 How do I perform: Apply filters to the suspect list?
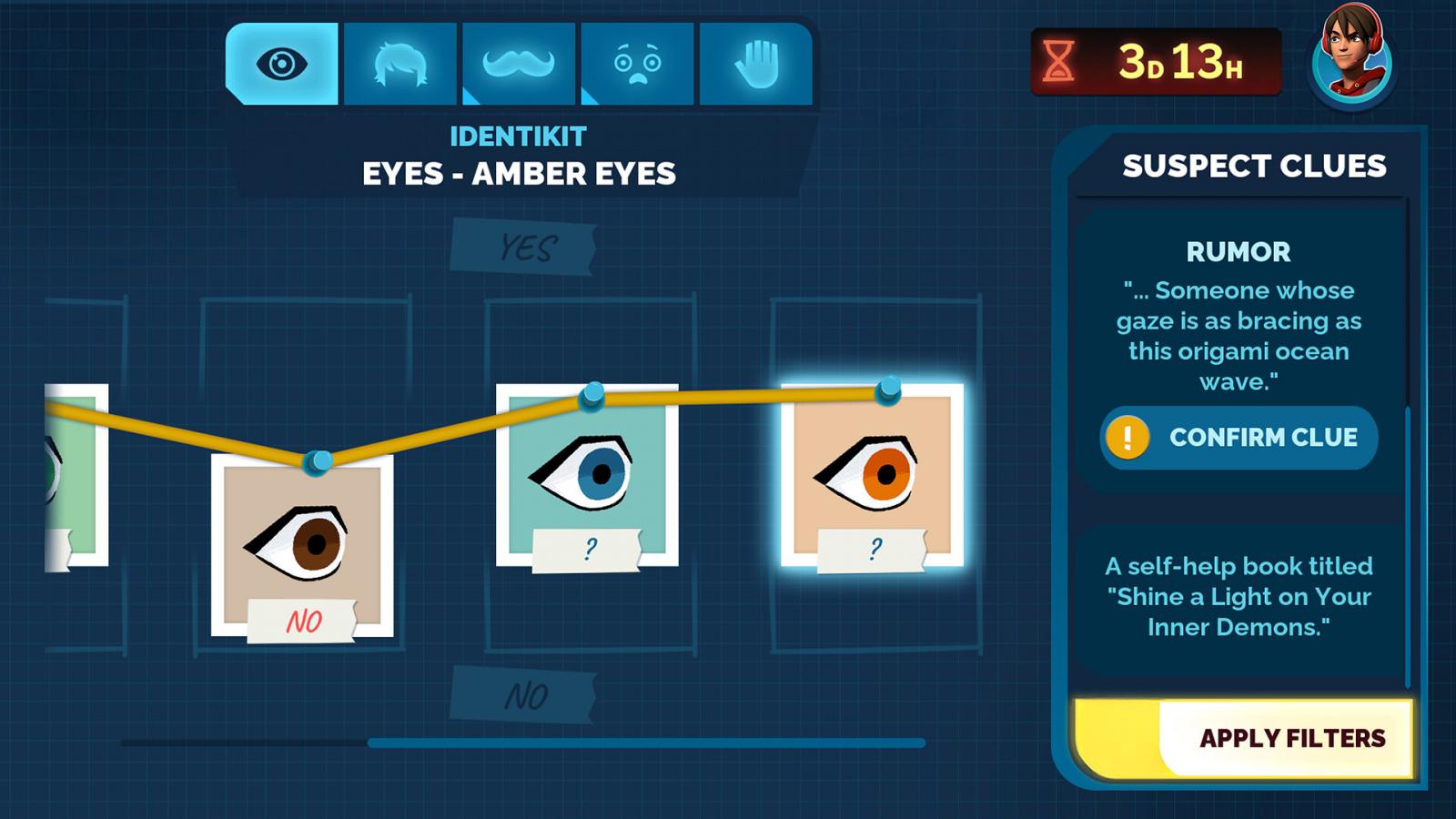click(x=1290, y=738)
